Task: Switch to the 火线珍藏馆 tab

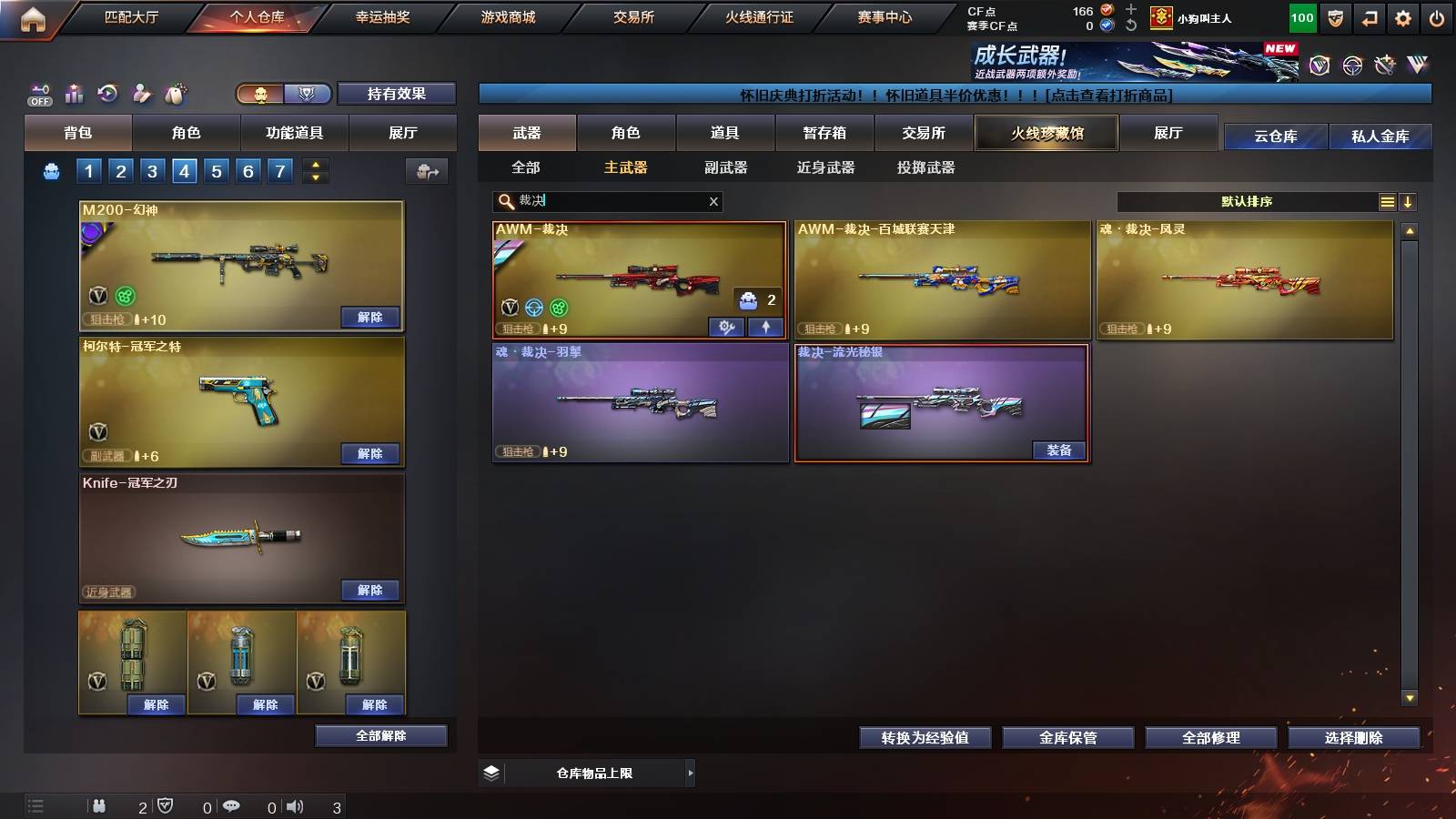Action: pyautogui.click(x=1046, y=133)
